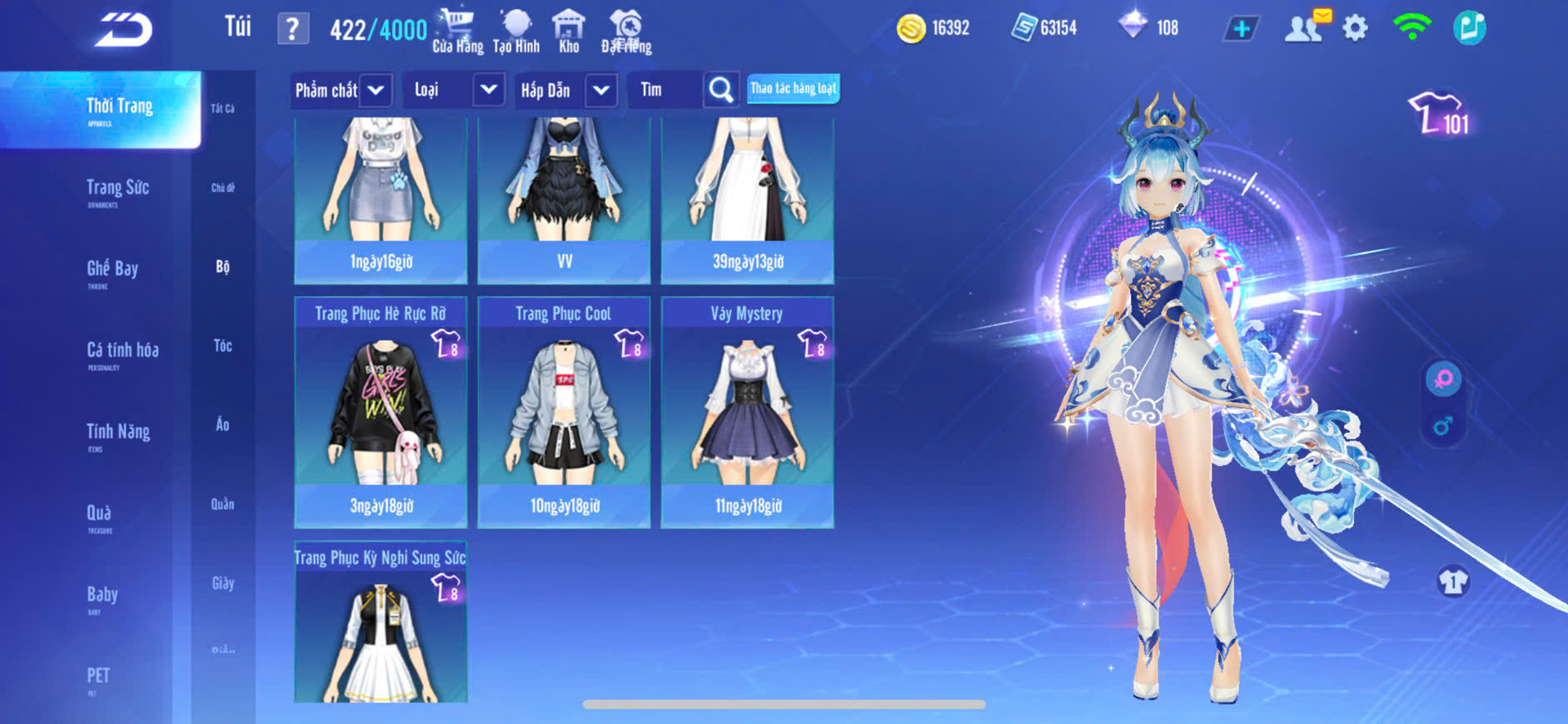Add diamonds with the plus button
The width and height of the screenshot is (1568, 724).
pyautogui.click(x=1241, y=29)
